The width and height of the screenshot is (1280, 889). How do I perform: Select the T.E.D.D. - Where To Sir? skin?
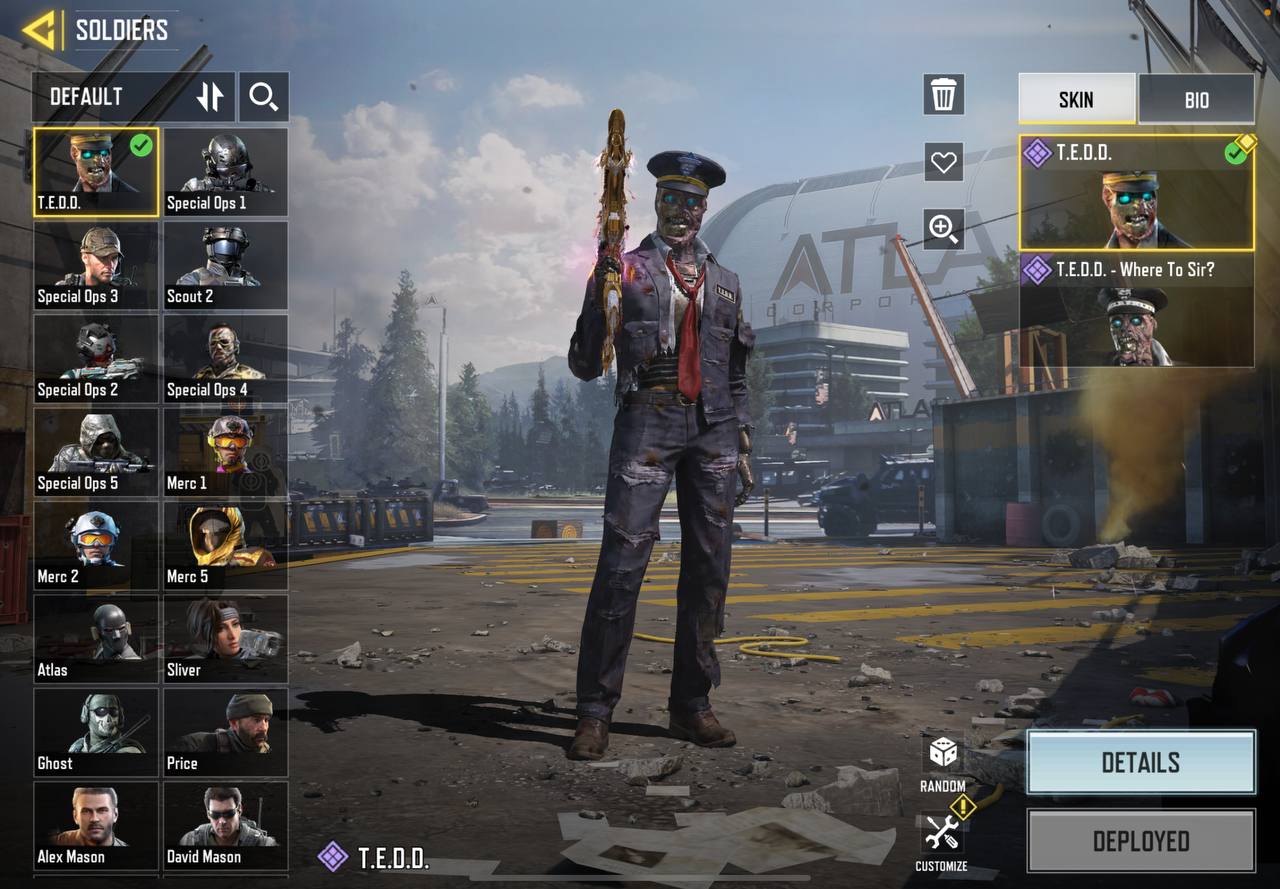(x=1136, y=310)
